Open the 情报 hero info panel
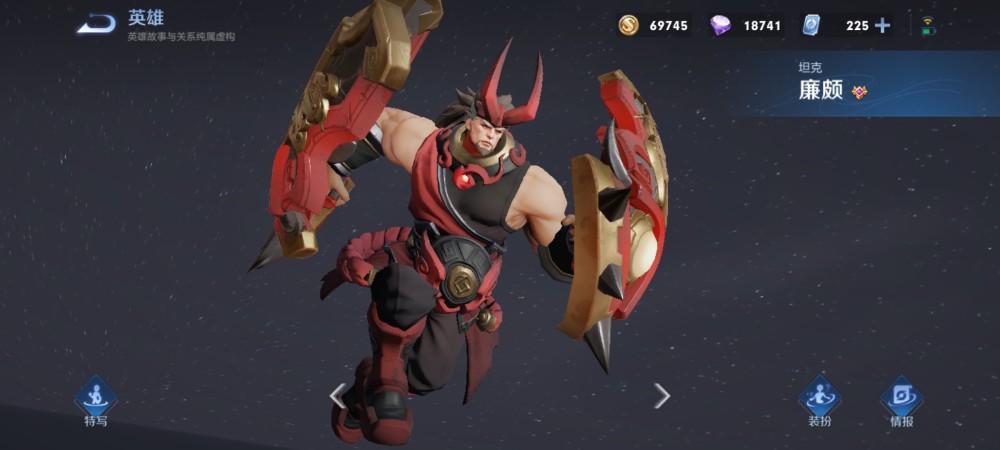 (901, 399)
